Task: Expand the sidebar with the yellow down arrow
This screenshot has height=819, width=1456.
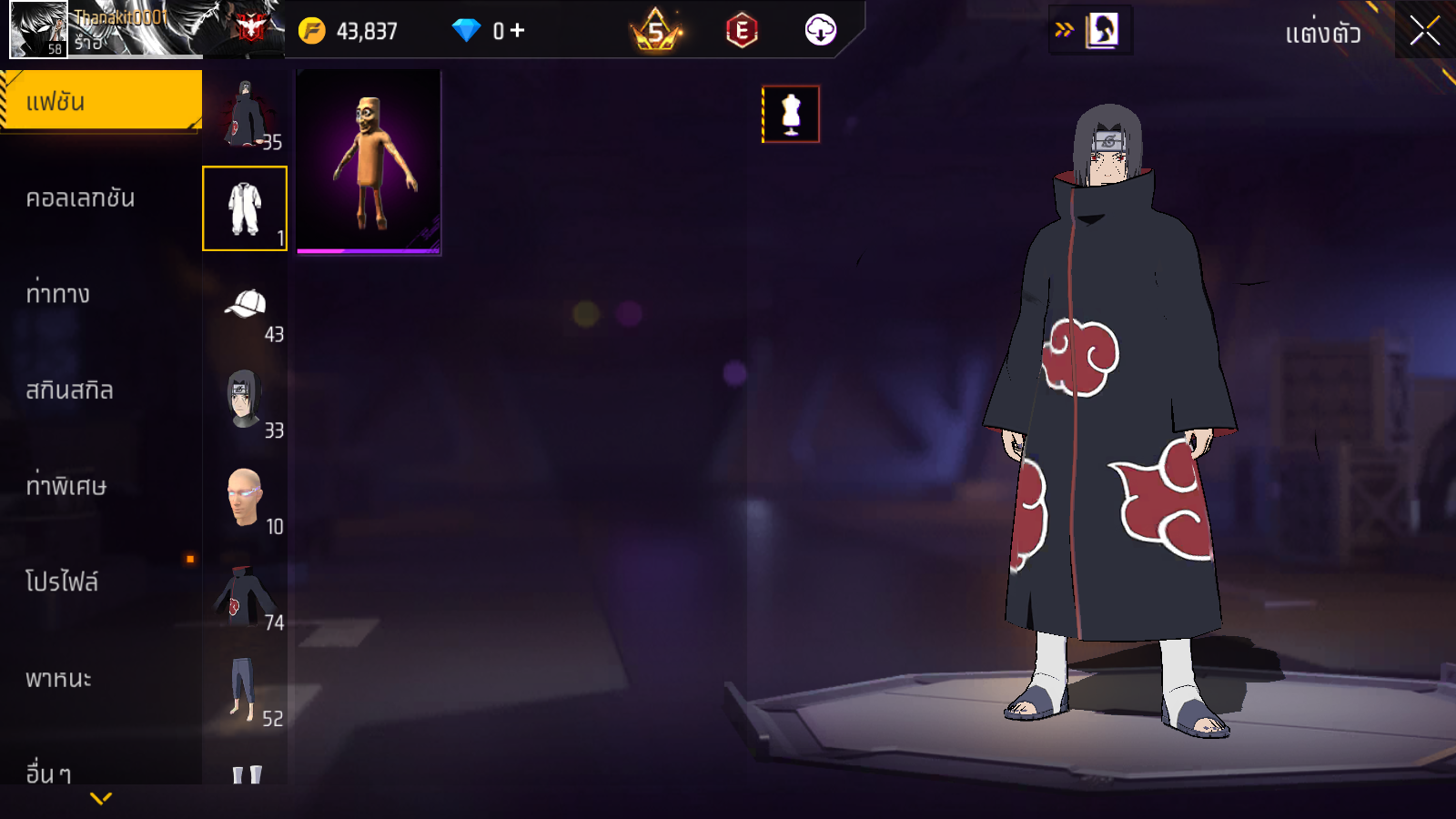Action: [101, 799]
